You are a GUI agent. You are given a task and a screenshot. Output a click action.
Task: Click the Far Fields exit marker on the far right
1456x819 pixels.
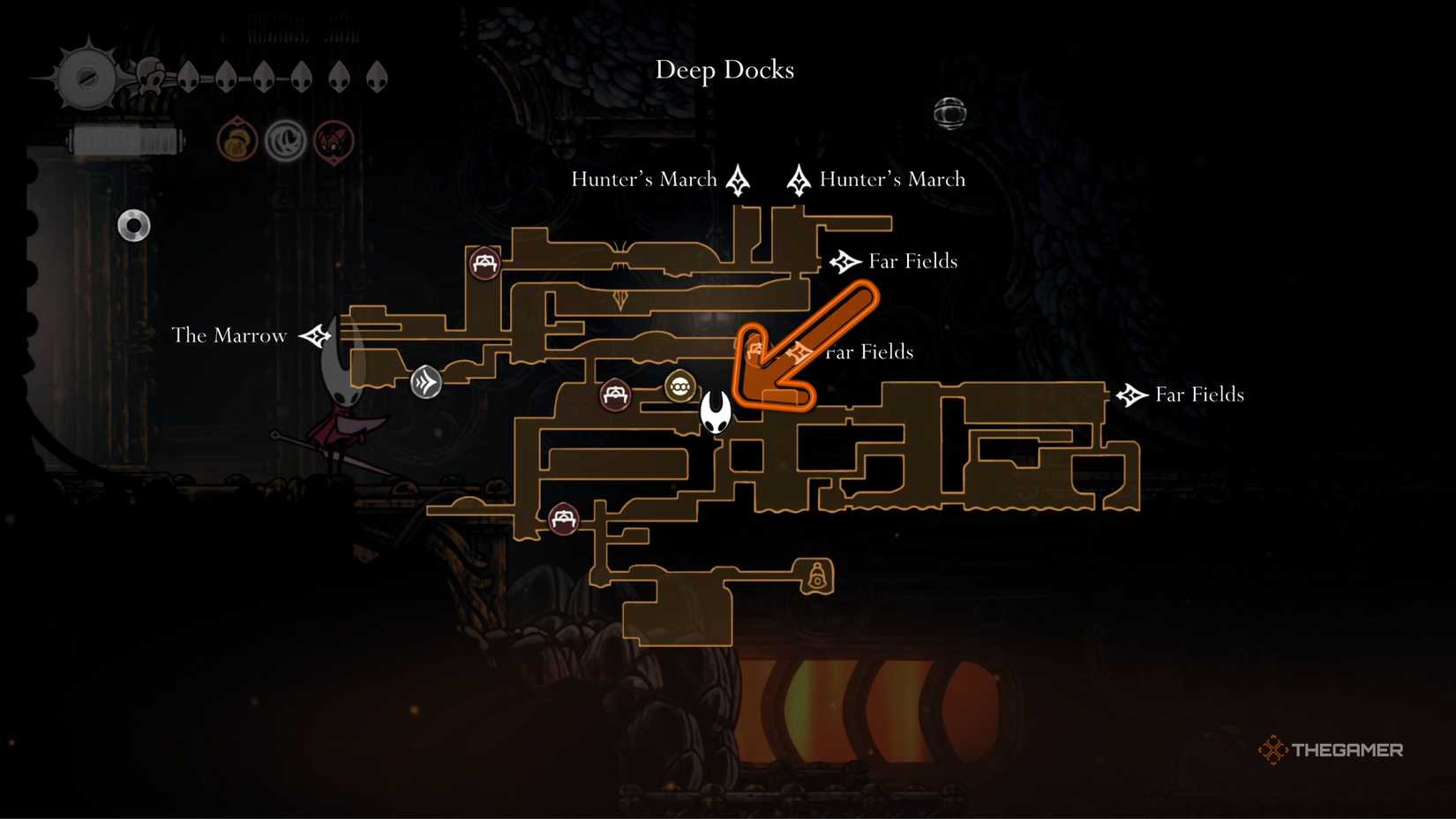coord(1132,394)
